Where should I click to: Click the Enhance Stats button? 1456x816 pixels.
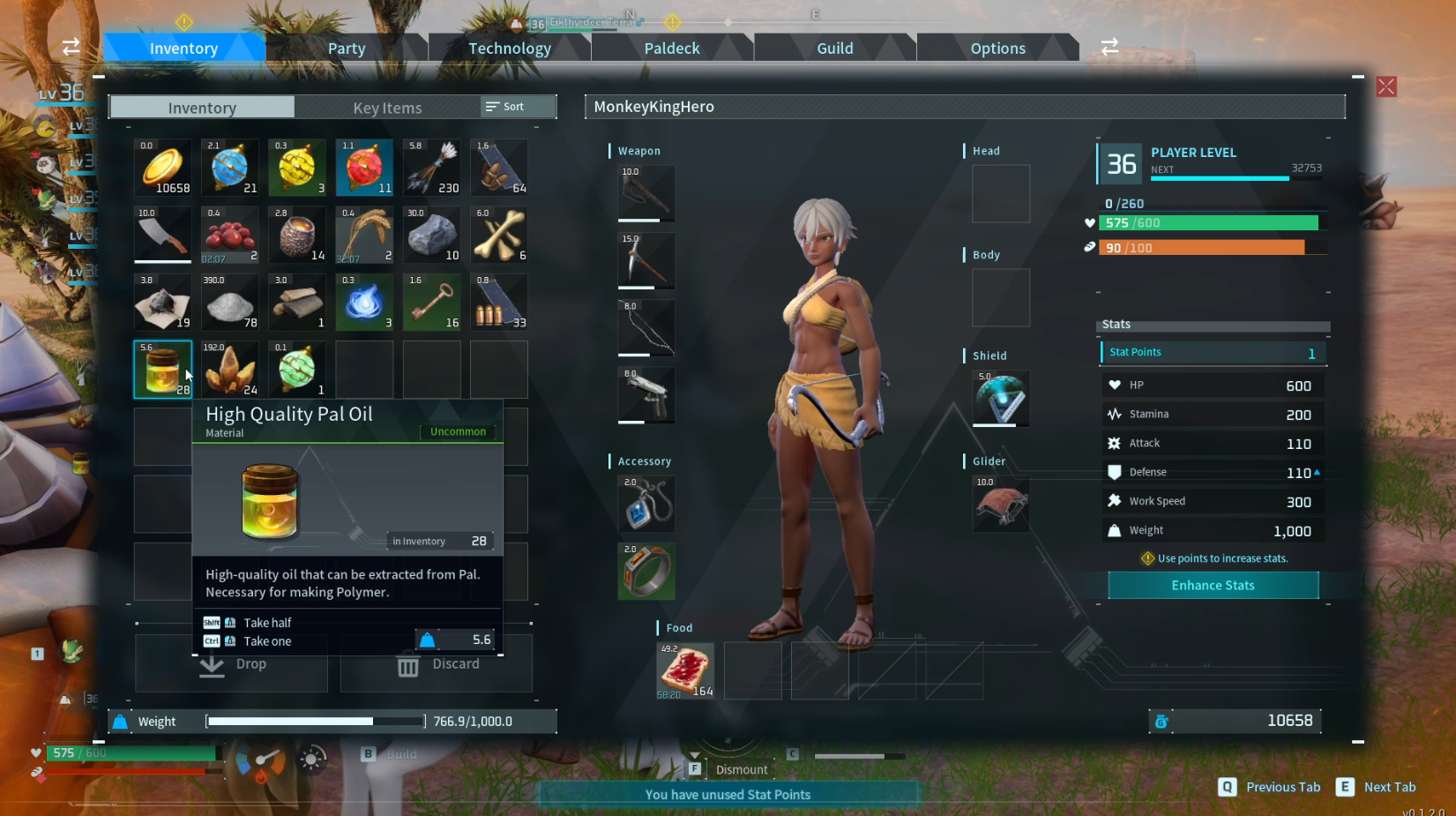tap(1213, 585)
